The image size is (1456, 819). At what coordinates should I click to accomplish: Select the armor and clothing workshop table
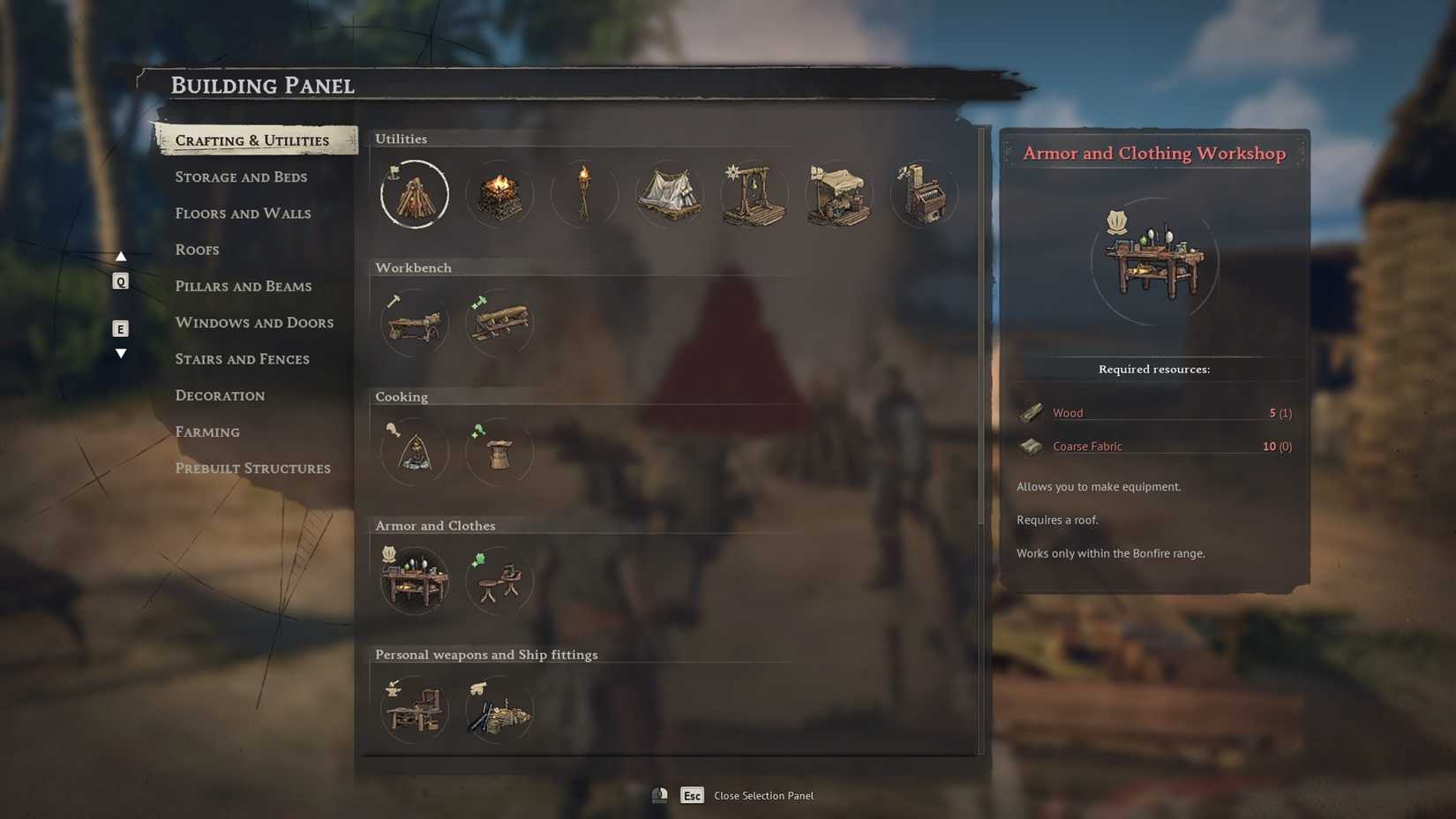tap(415, 581)
